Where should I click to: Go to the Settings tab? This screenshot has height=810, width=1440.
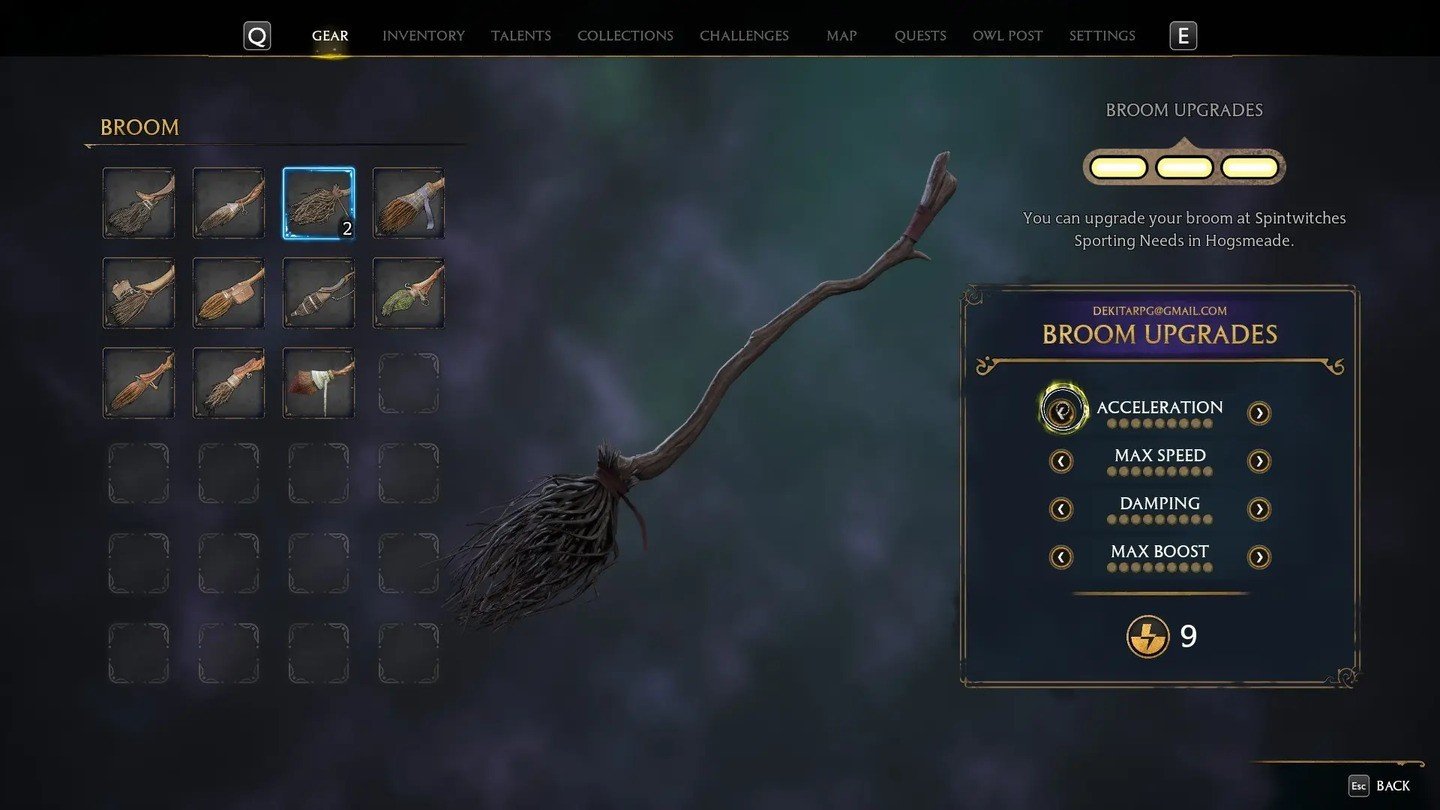click(1102, 36)
